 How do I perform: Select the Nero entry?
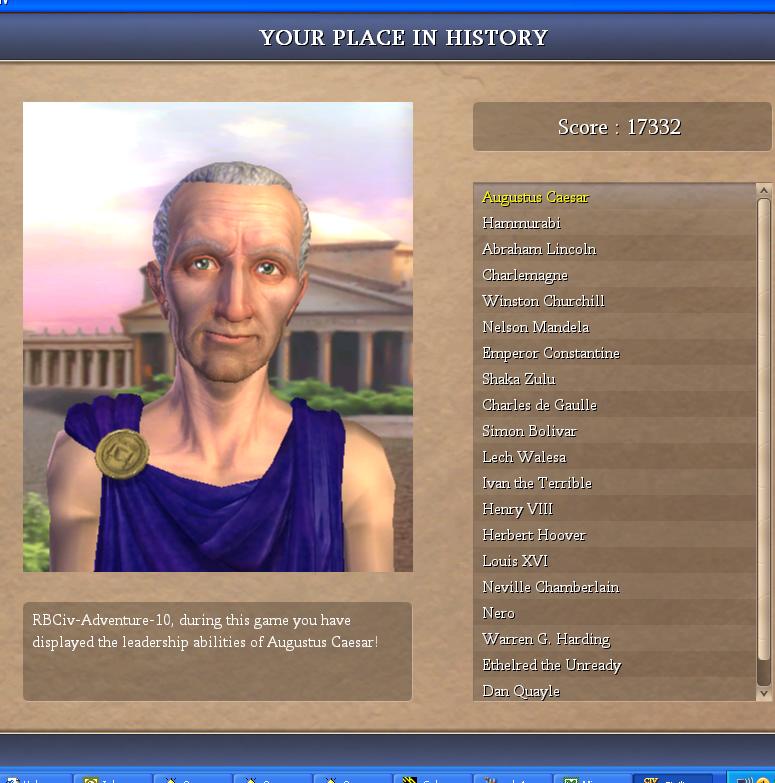pos(498,613)
